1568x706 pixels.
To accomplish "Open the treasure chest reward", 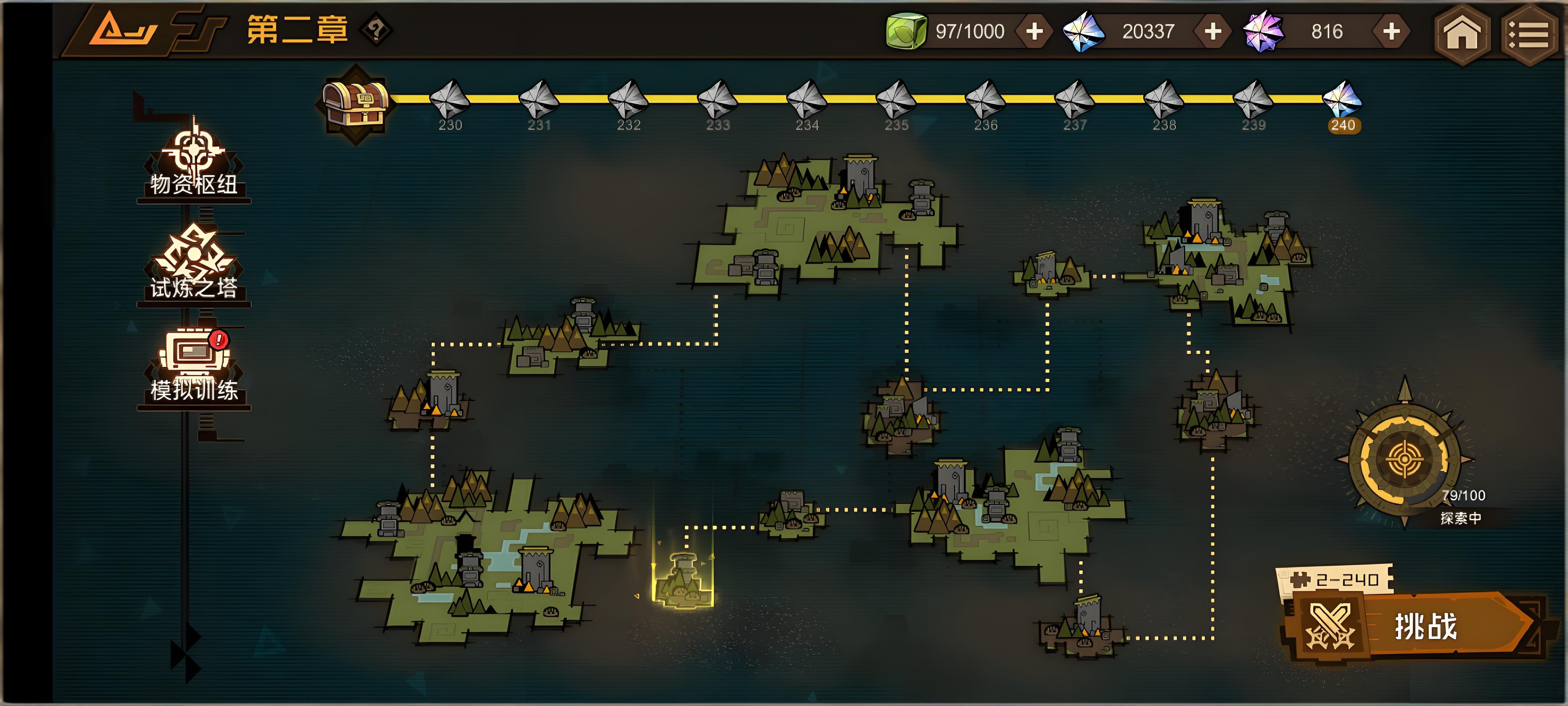I will tap(356, 103).
